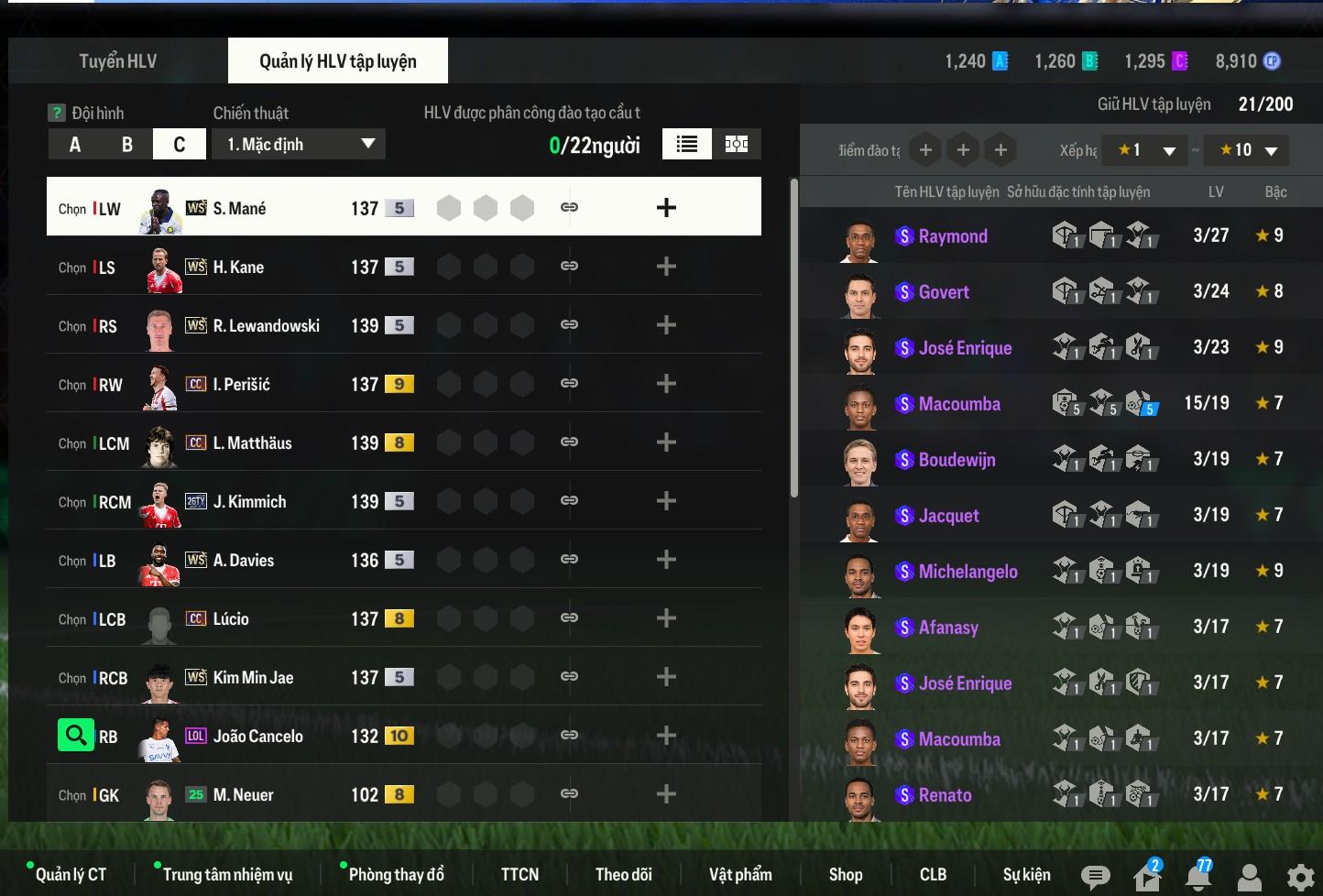
Task: Open the Mặc định tactics dropdown
Action: coord(299,145)
